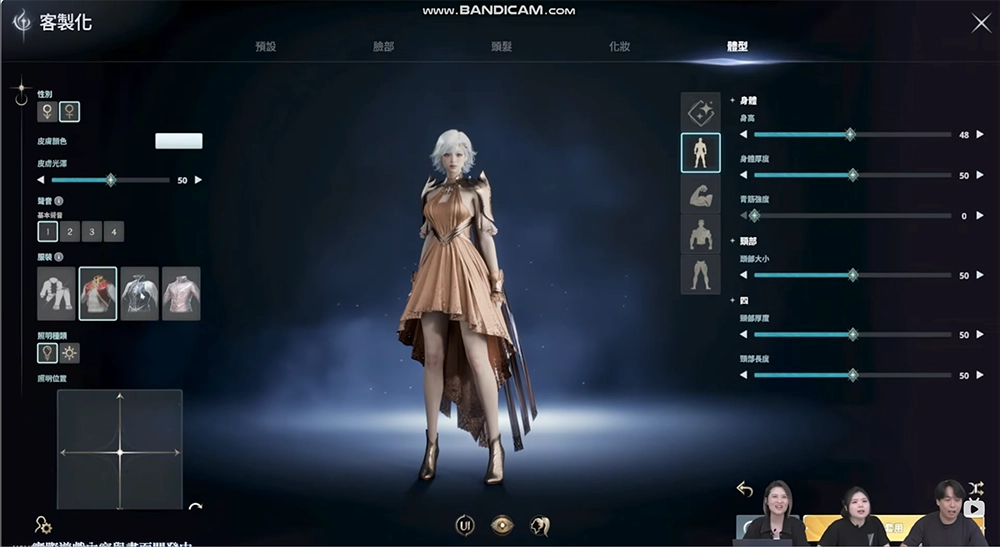
Task: Open the arm muscle body category
Action: click(x=700, y=193)
